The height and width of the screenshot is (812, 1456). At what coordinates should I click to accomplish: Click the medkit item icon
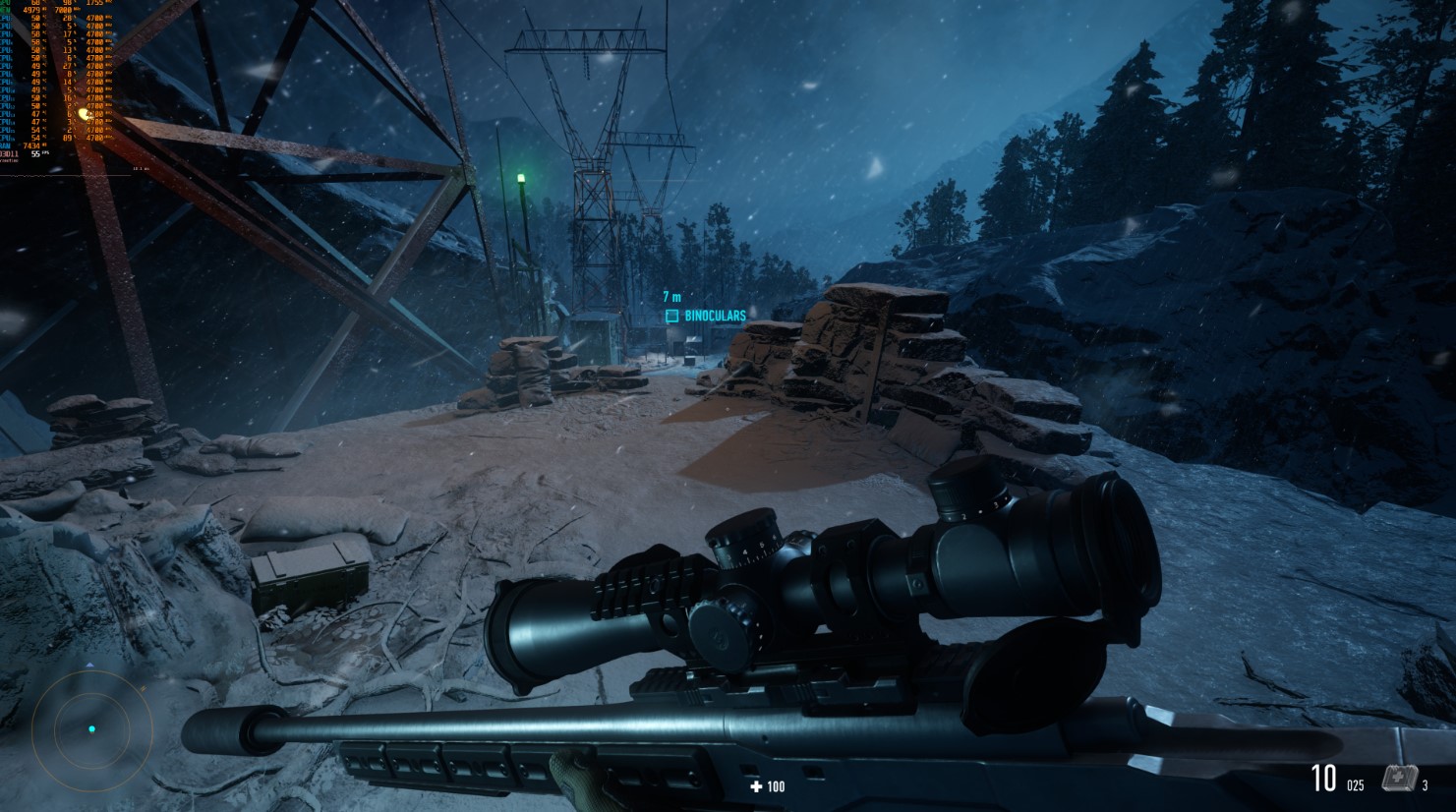[x=1398, y=780]
